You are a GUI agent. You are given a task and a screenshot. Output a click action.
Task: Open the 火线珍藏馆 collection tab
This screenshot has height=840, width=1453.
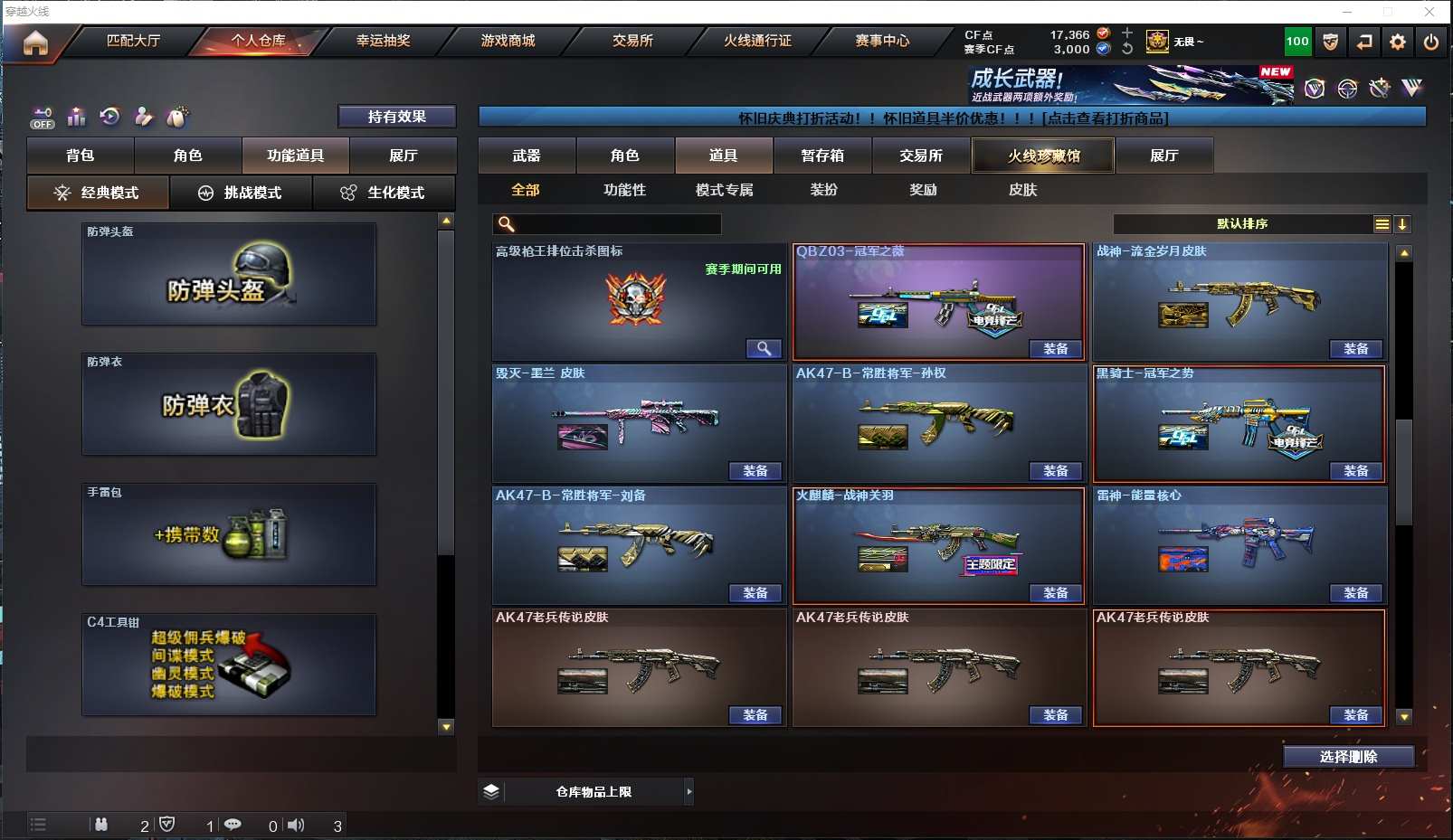[1043, 156]
